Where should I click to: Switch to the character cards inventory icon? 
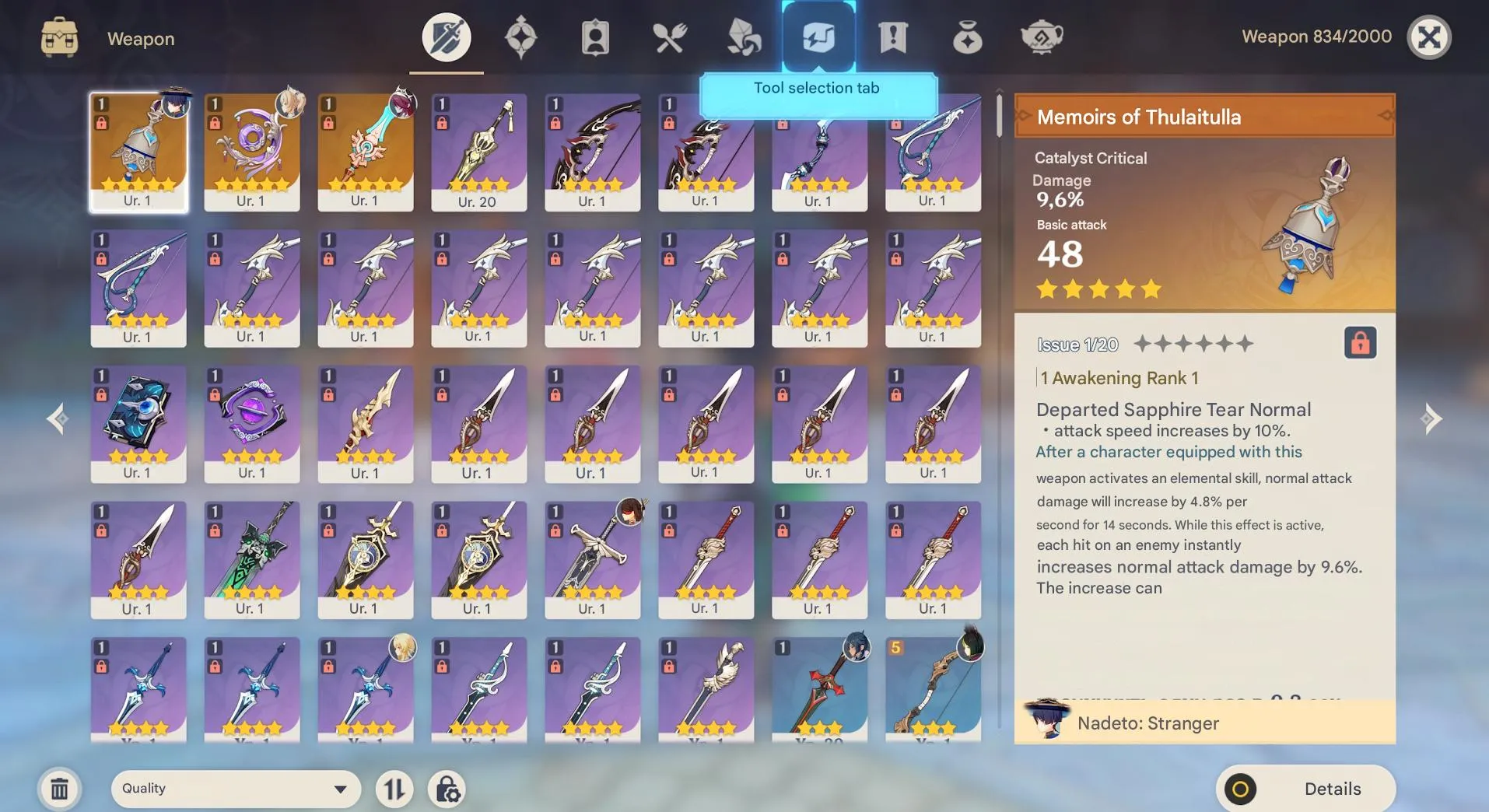click(x=595, y=35)
